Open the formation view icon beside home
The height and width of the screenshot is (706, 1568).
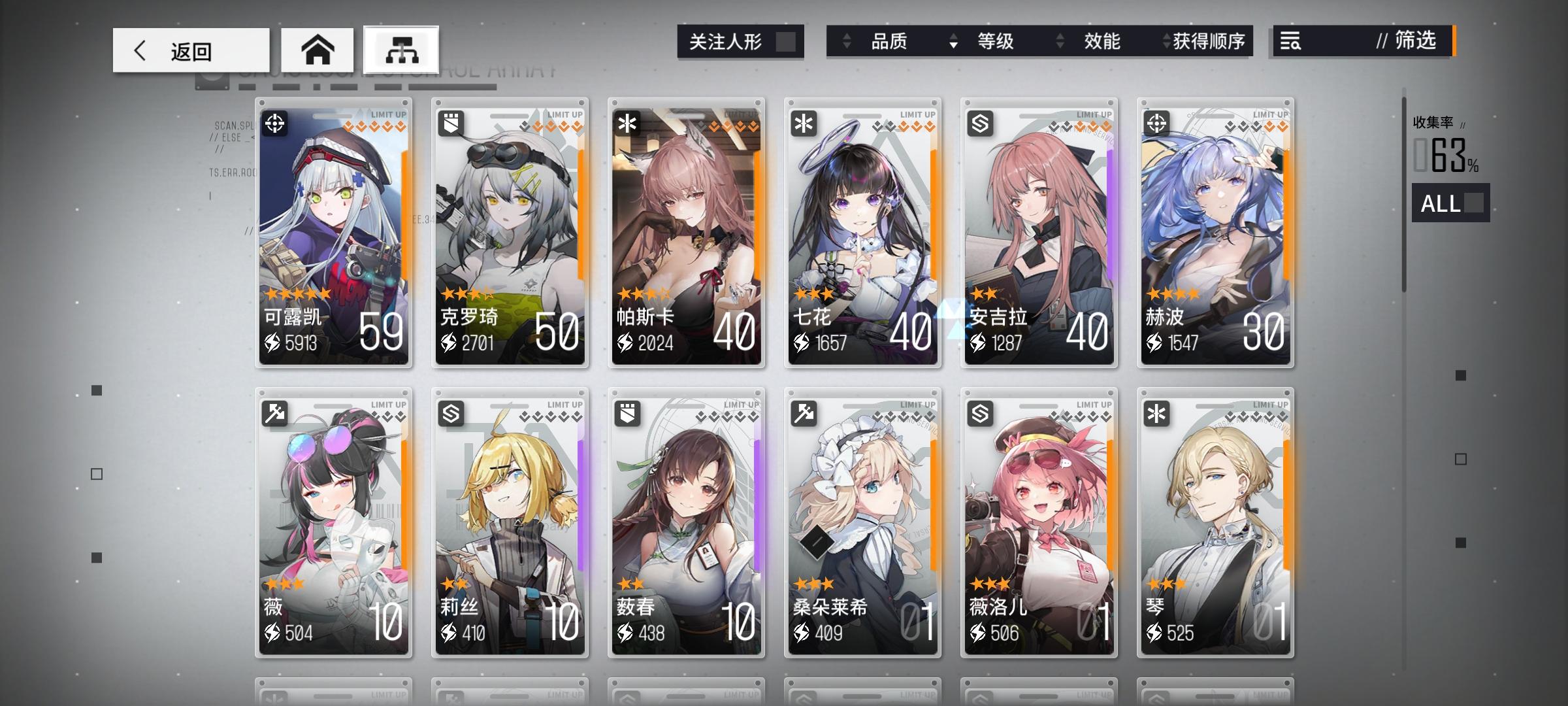pos(401,49)
